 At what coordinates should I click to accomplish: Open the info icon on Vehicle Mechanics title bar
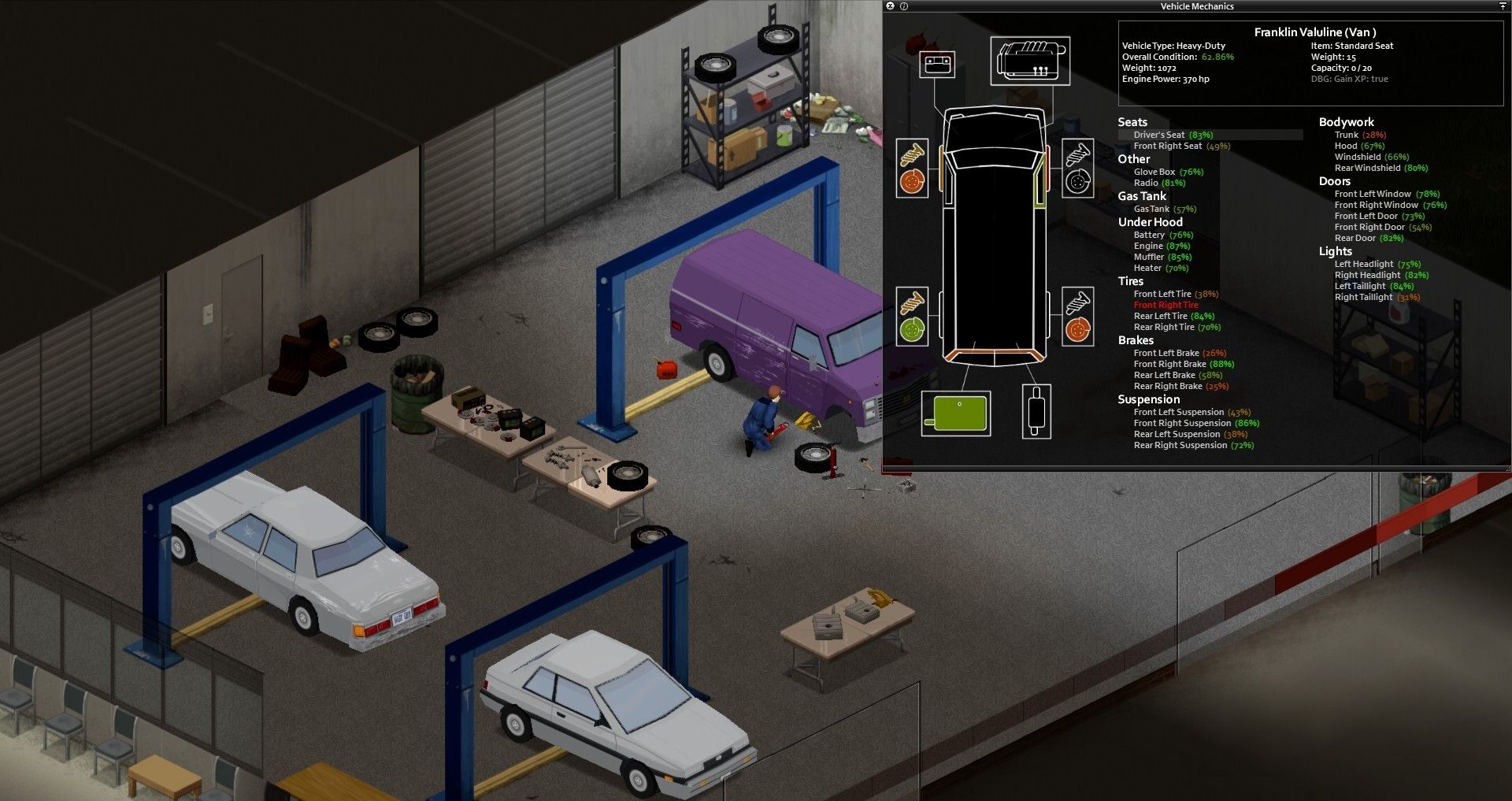coord(904,6)
